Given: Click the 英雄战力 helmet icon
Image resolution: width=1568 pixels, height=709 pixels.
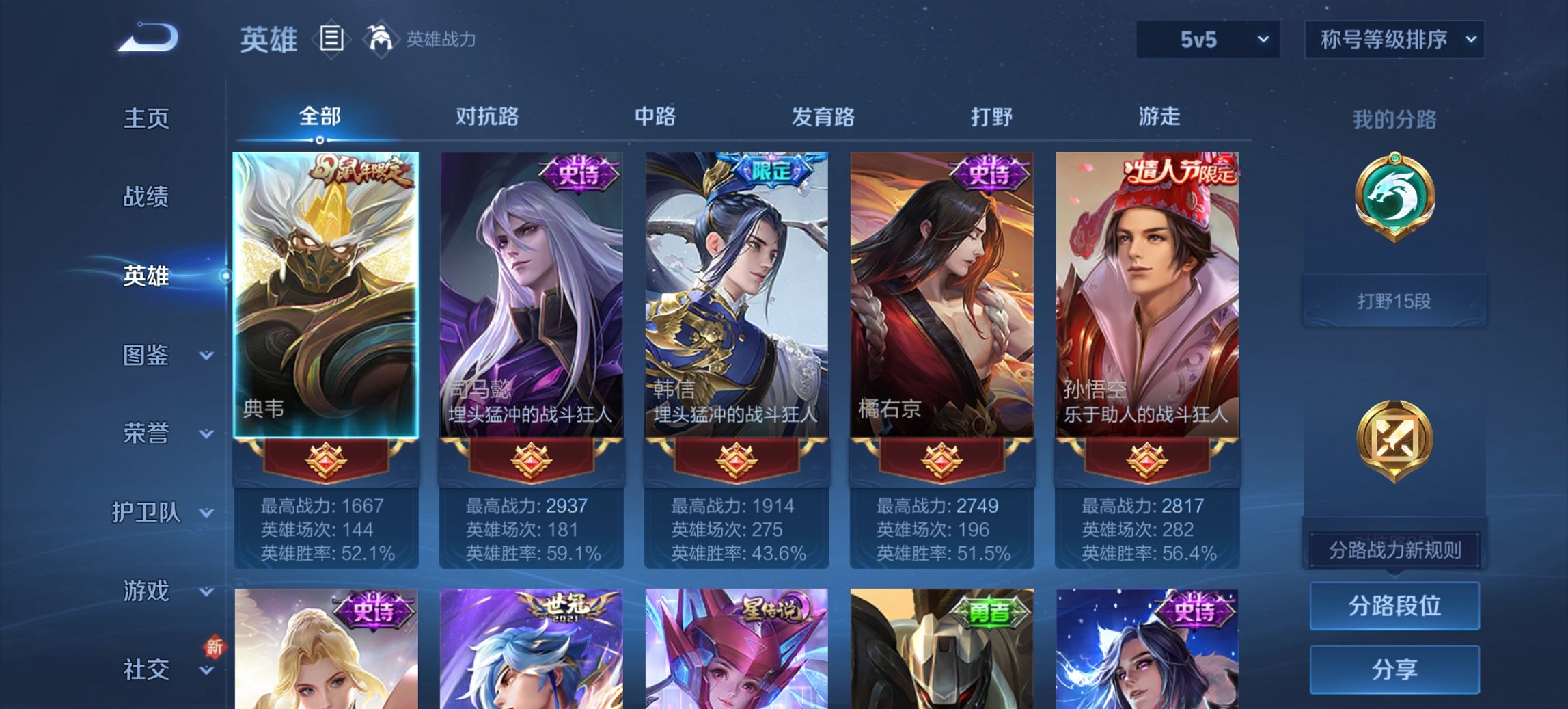Looking at the screenshot, I should (x=381, y=39).
